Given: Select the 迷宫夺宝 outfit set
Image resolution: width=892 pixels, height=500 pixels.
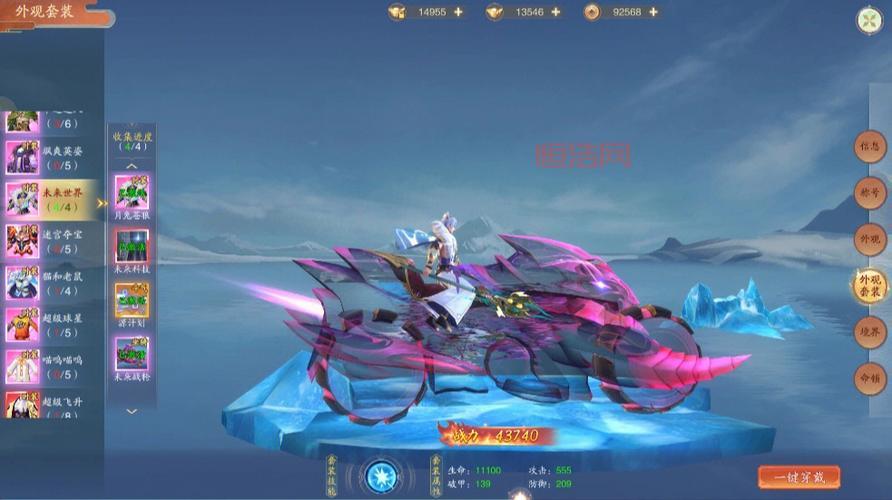Looking at the screenshot, I should click(50, 241).
